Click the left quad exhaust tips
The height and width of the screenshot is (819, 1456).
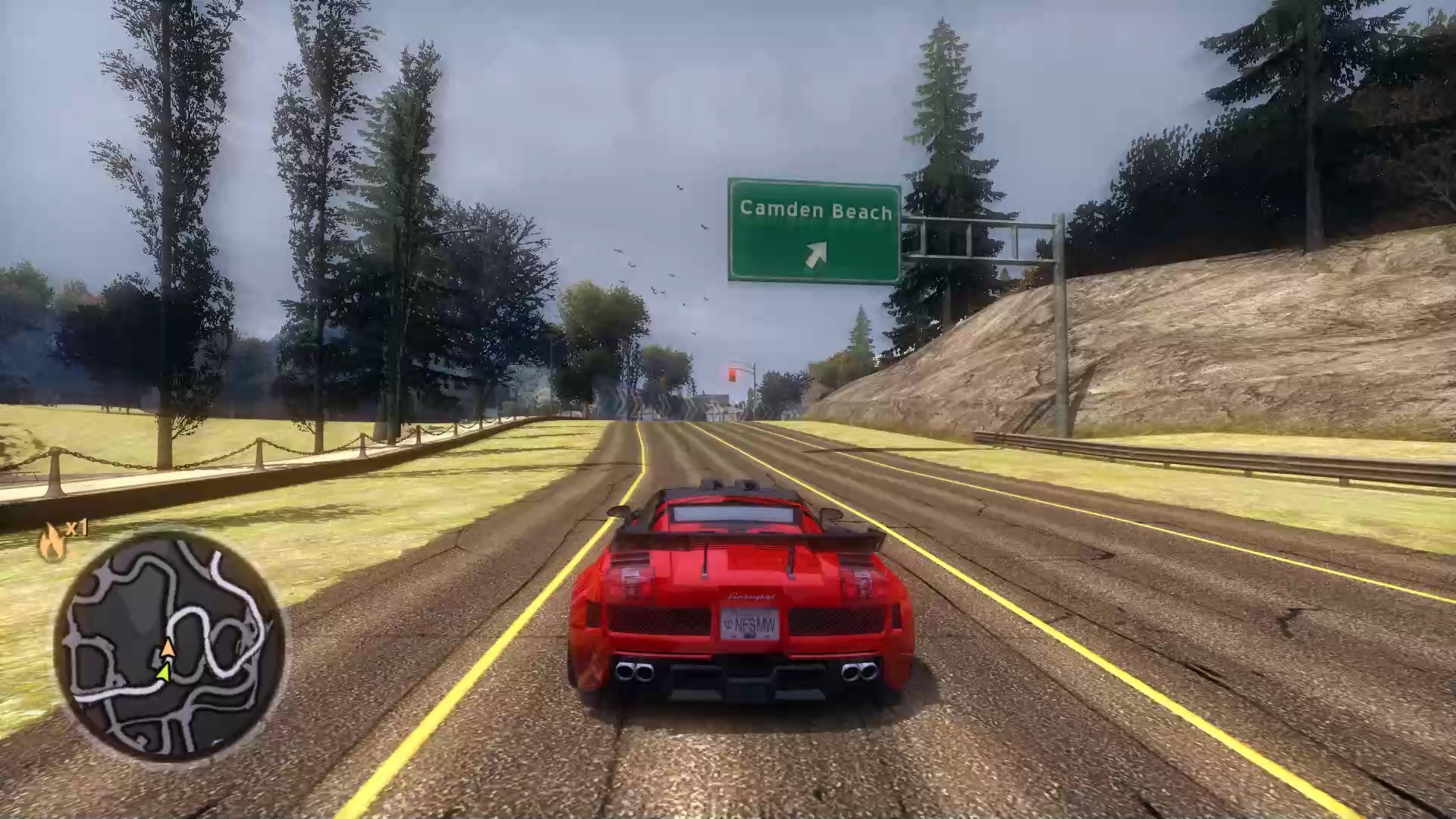(634, 671)
